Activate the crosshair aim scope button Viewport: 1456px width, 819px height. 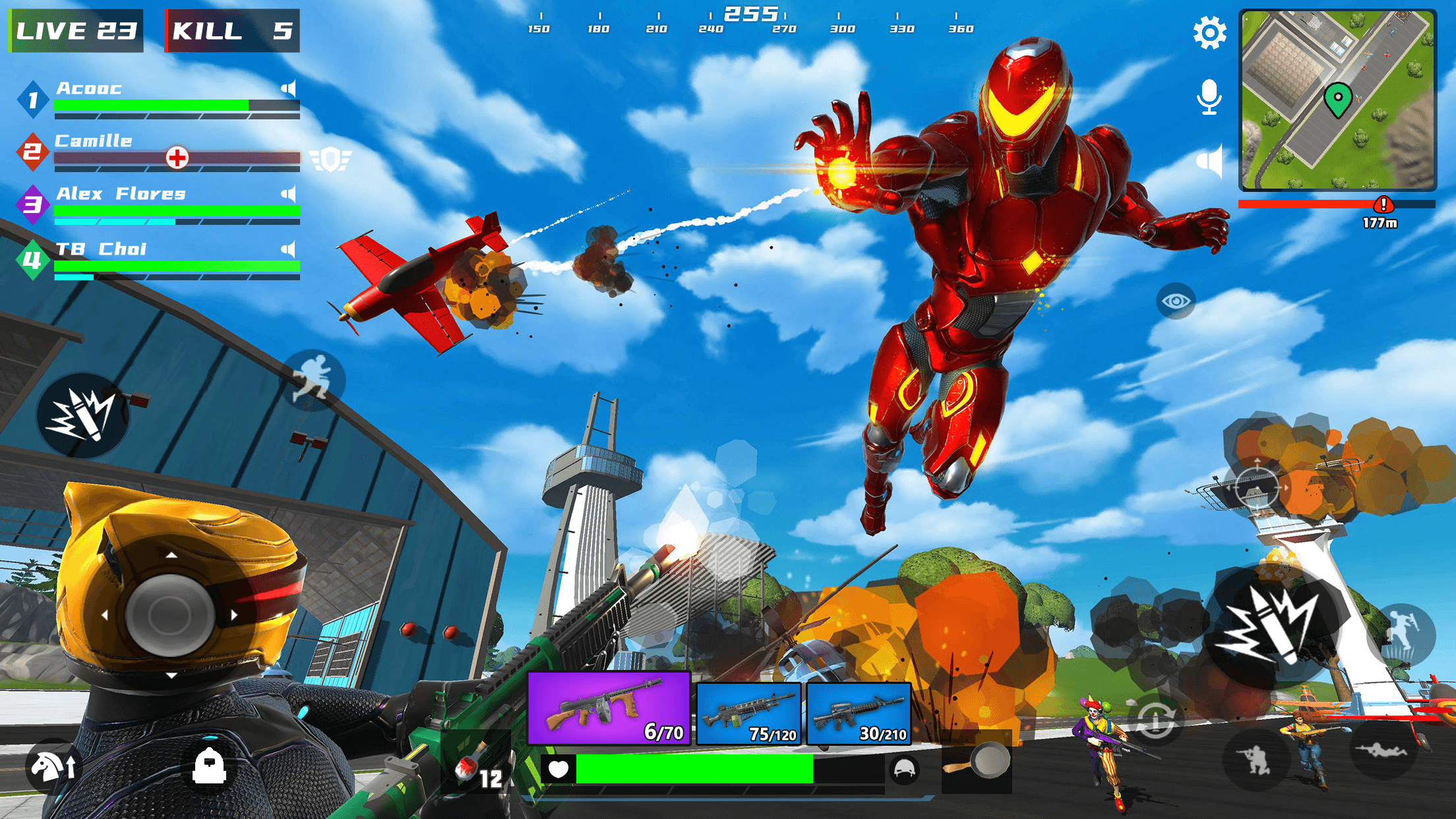click(x=1256, y=489)
